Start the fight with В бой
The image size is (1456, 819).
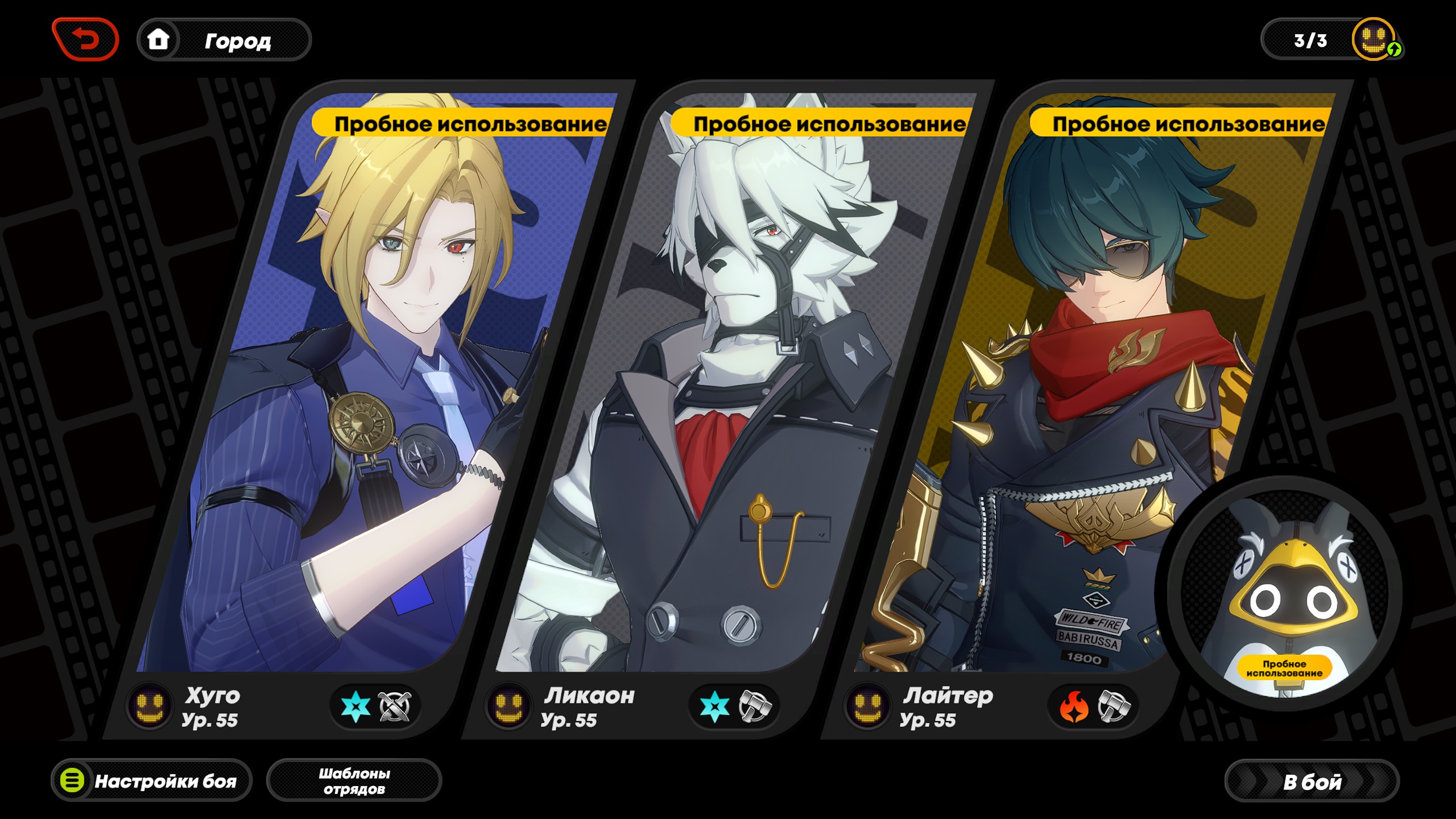pos(1312,781)
